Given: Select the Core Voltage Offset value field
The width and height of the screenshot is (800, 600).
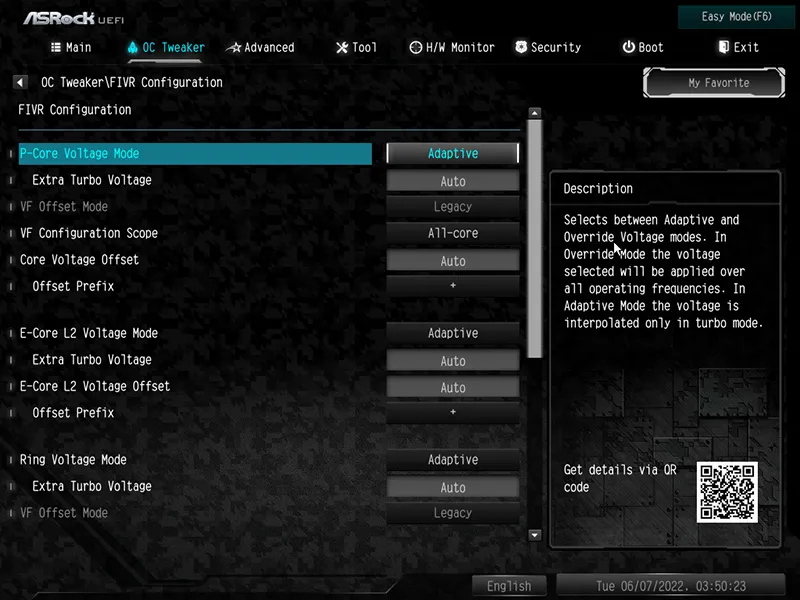Looking at the screenshot, I should (x=453, y=261).
